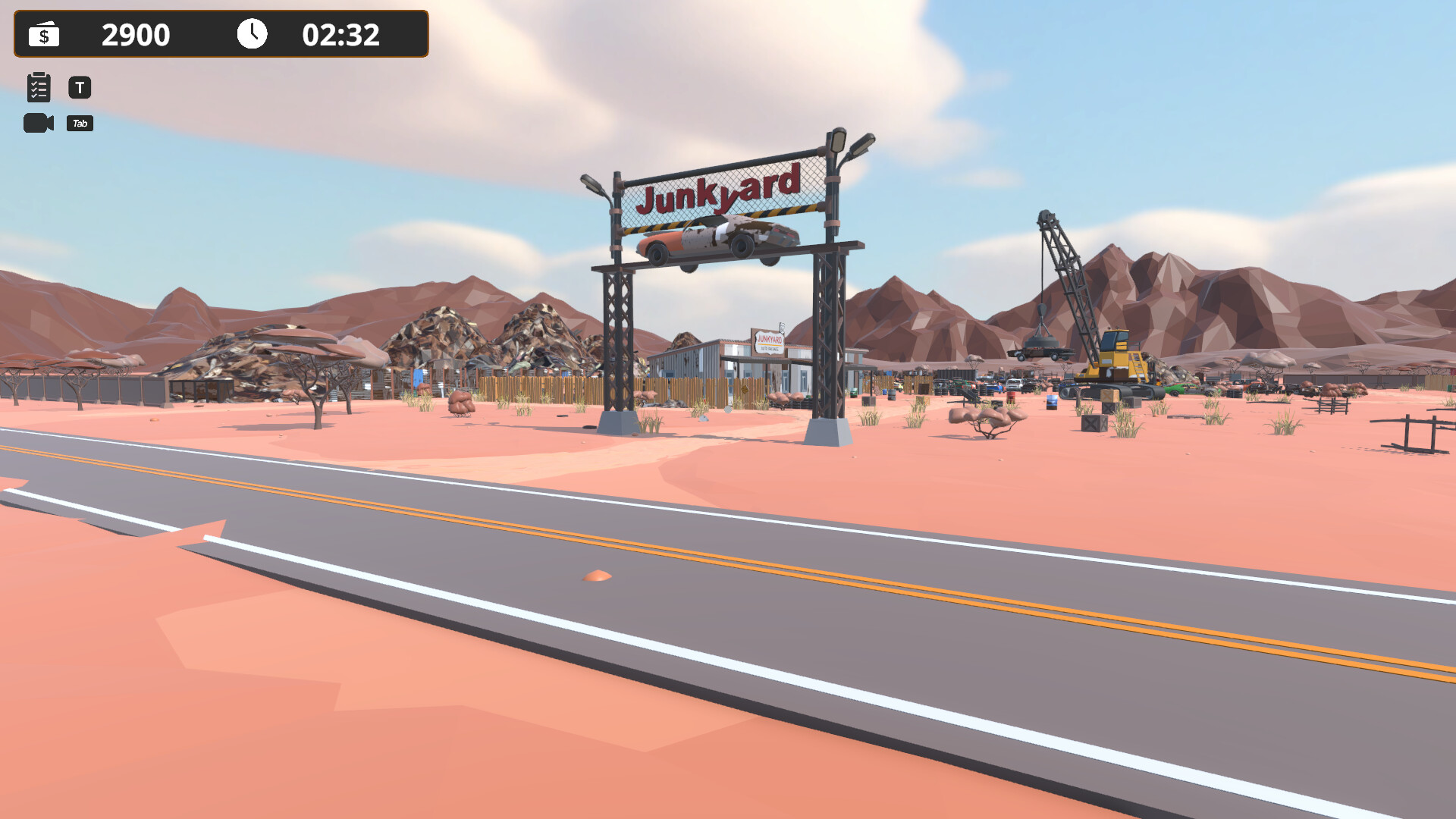
Task: Select the money amount 2900
Action: pyautogui.click(x=138, y=34)
